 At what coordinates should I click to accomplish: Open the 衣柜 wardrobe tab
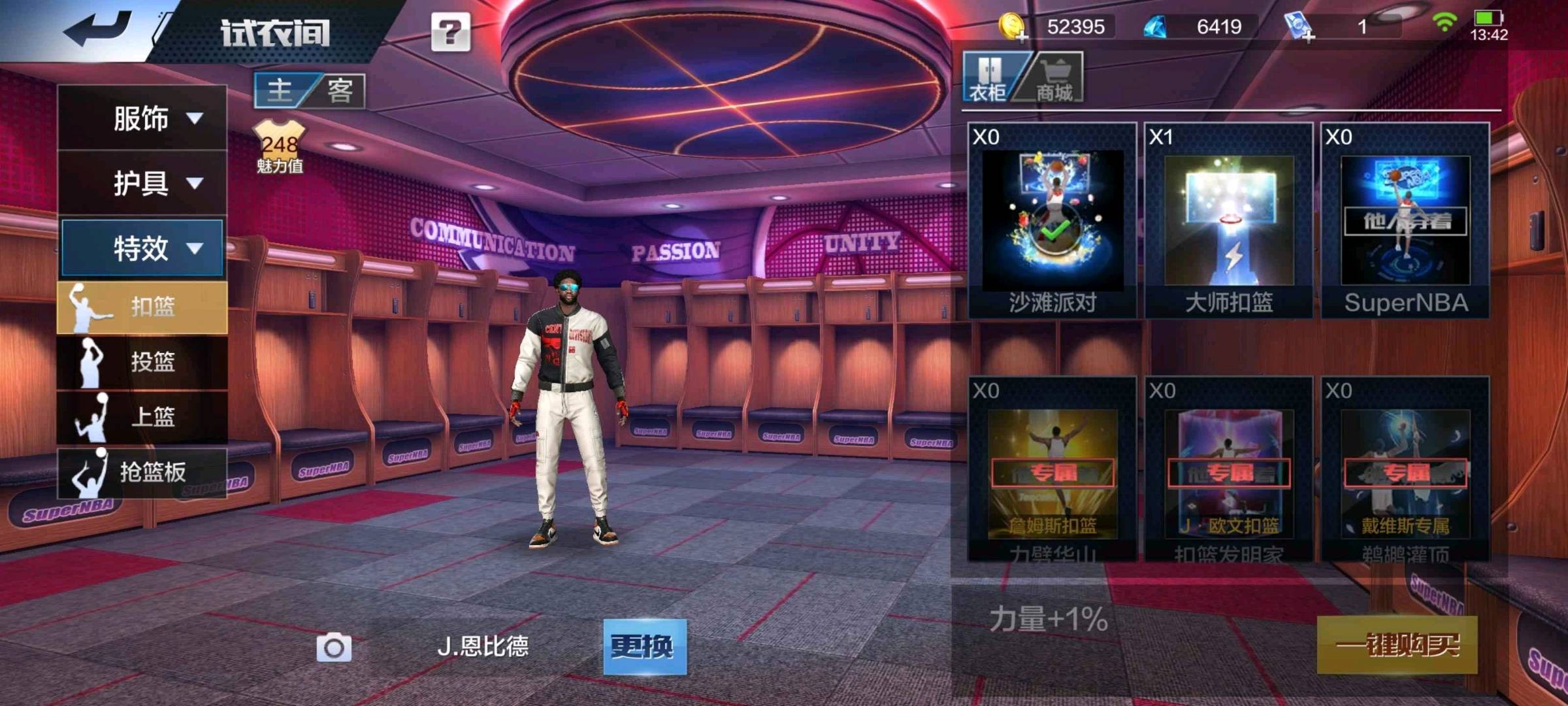pos(988,78)
